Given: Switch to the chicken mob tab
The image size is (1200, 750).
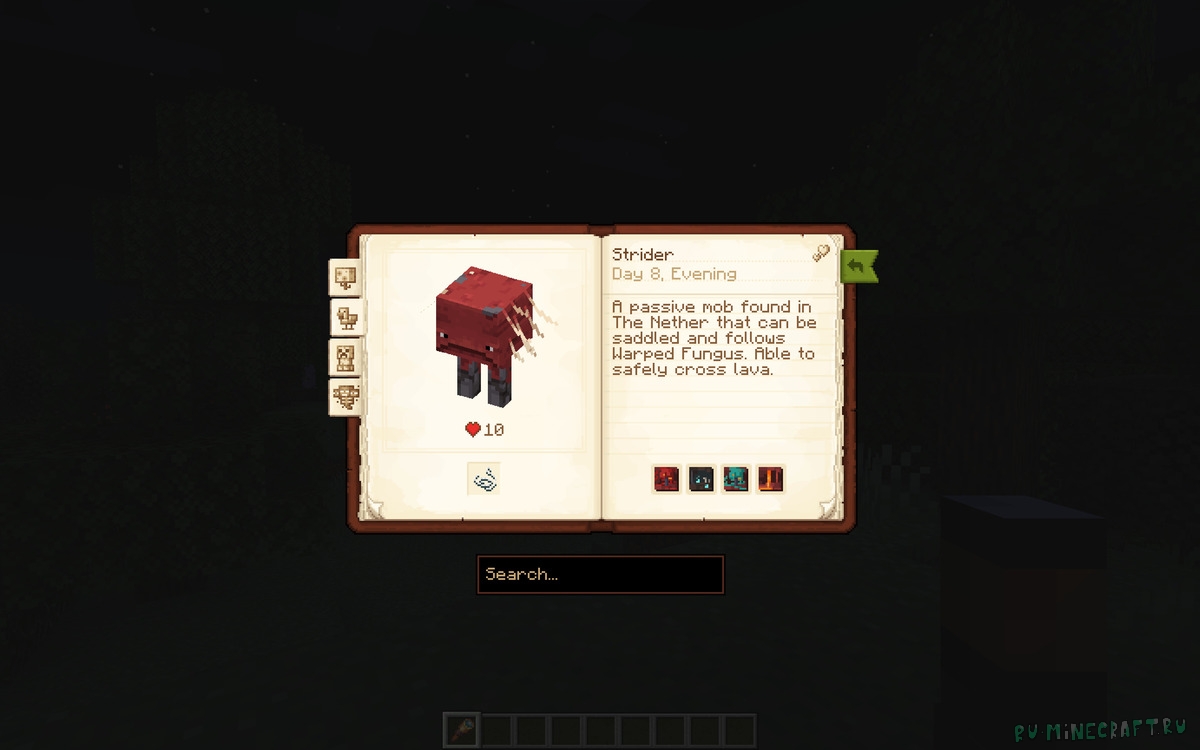Looking at the screenshot, I should 346,318.
